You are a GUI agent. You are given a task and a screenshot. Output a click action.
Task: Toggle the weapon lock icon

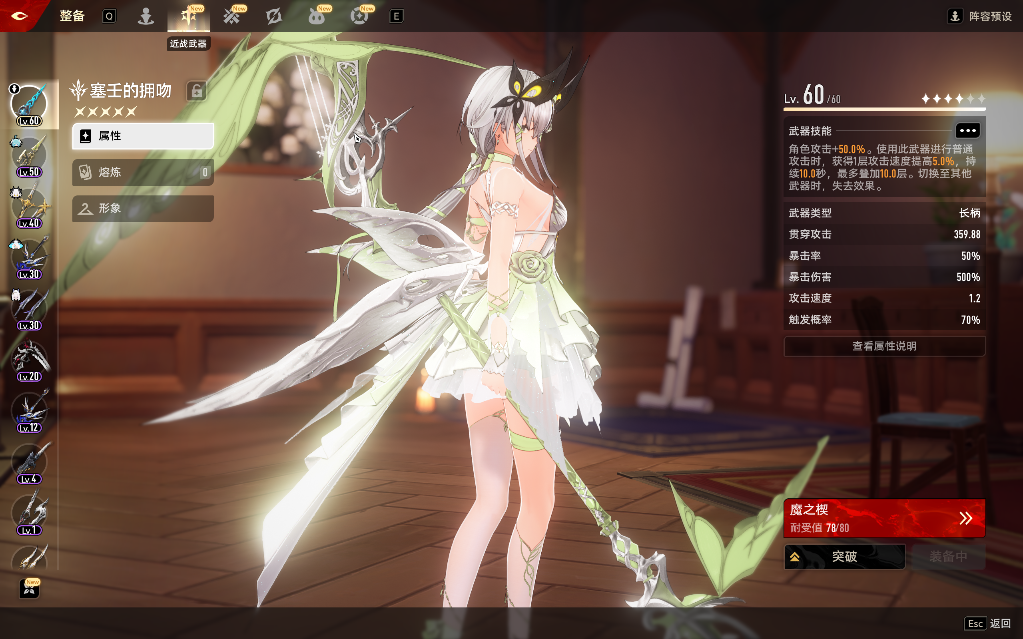click(197, 92)
